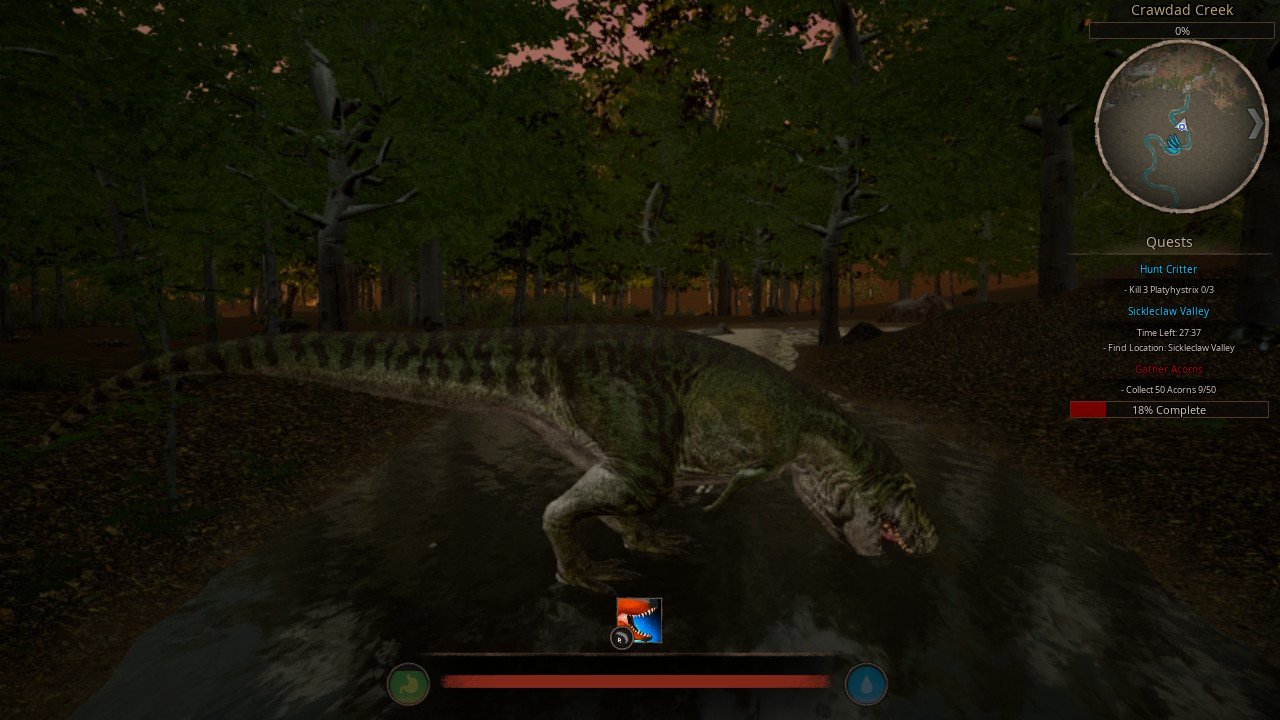Expand the Quests panel header
This screenshot has height=720, width=1280.
tap(1168, 242)
